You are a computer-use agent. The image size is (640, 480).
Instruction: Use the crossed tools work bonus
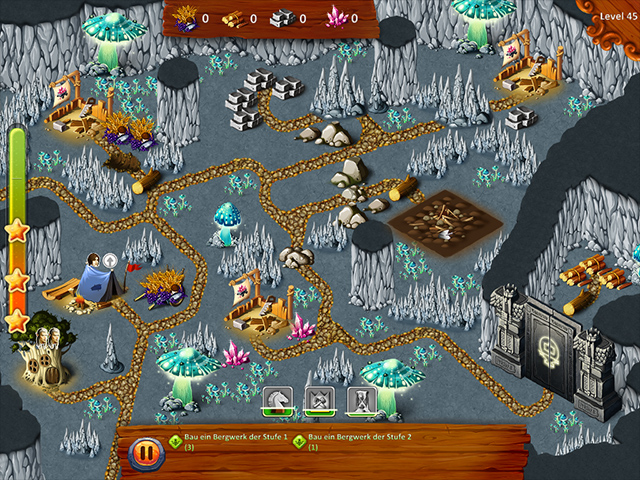coord(318,401)
